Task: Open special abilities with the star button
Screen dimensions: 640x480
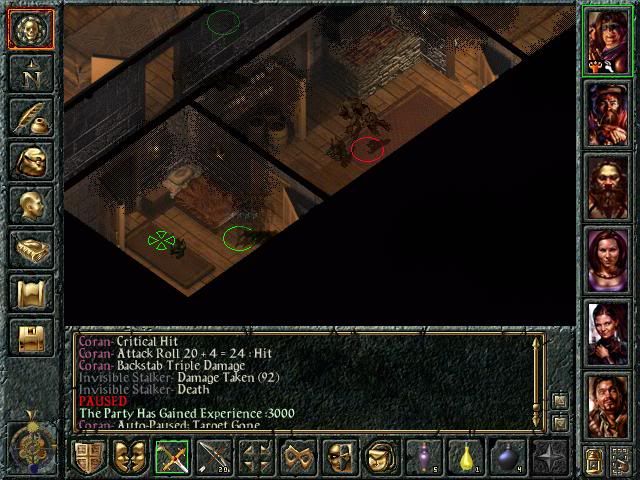Action: tap(549, 458)
